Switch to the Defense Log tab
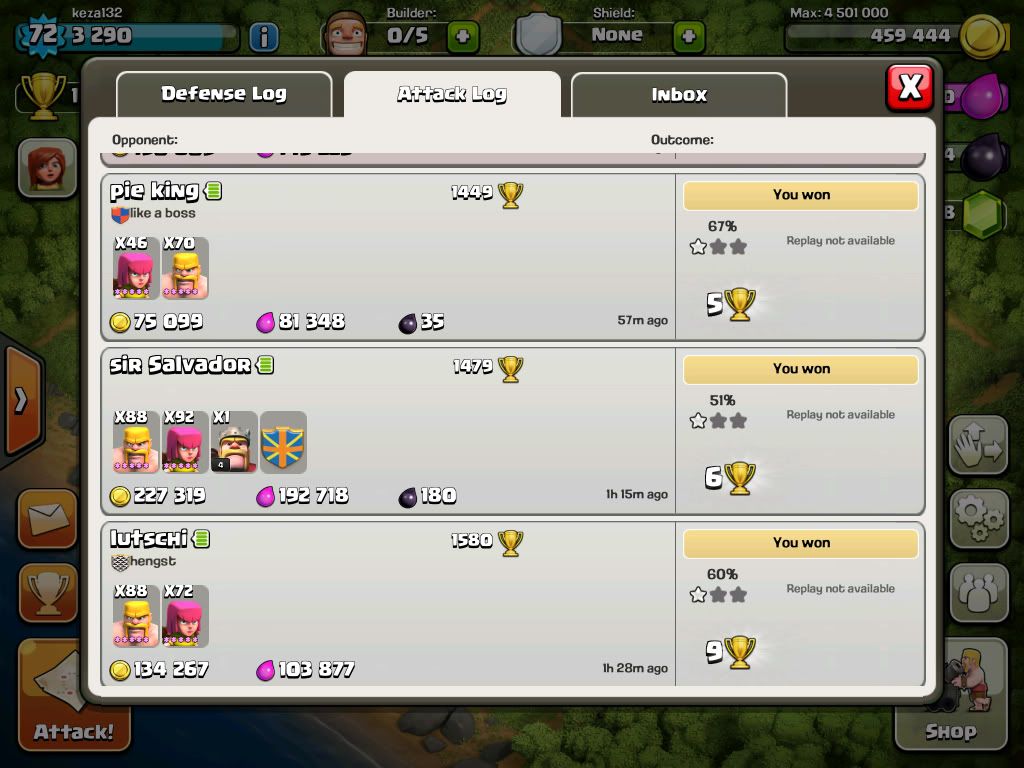This screenshot has width=1024, height=768. pyautogui.click(x=224, y=94)
